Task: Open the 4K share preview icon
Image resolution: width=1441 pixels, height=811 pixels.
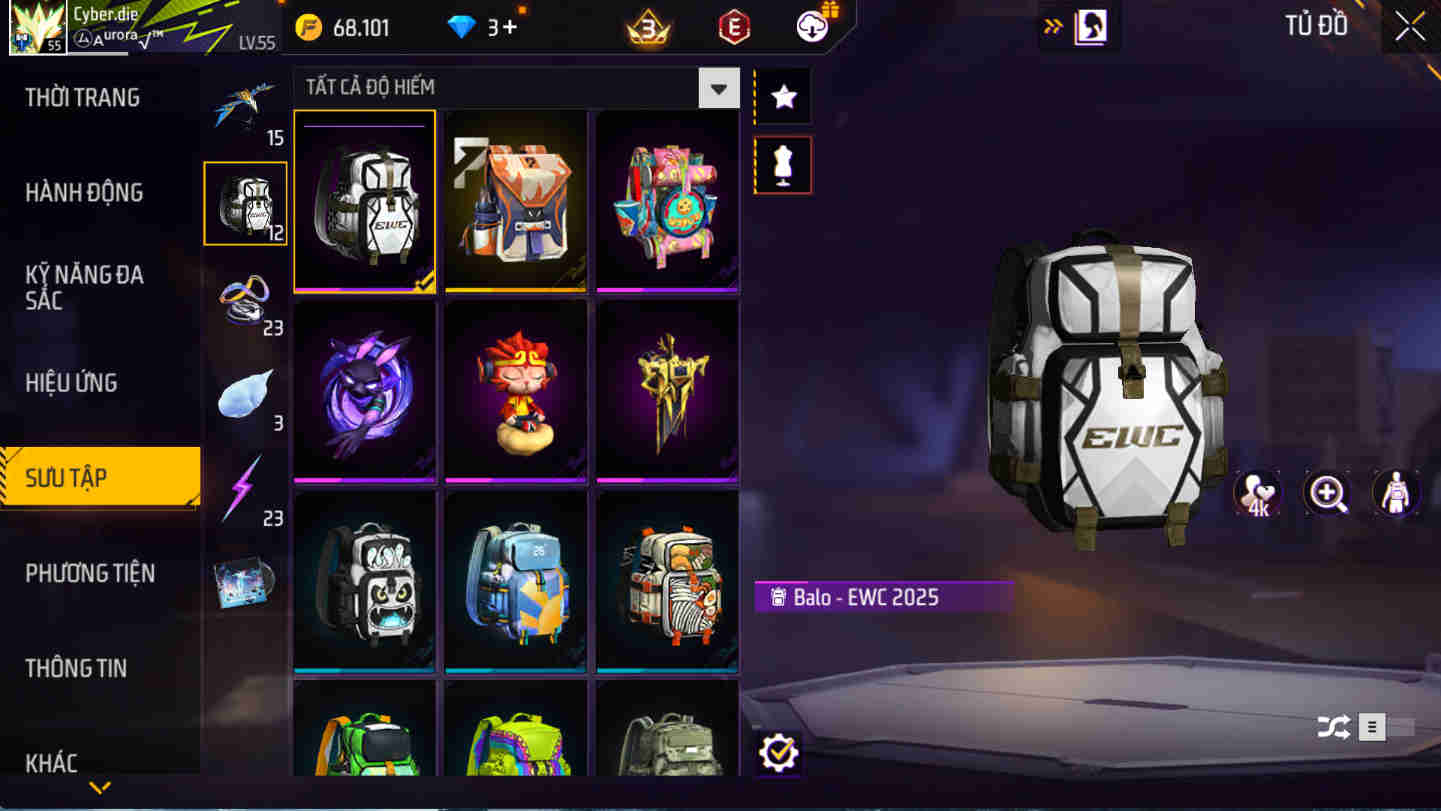Action: [x=1258, y=493]
